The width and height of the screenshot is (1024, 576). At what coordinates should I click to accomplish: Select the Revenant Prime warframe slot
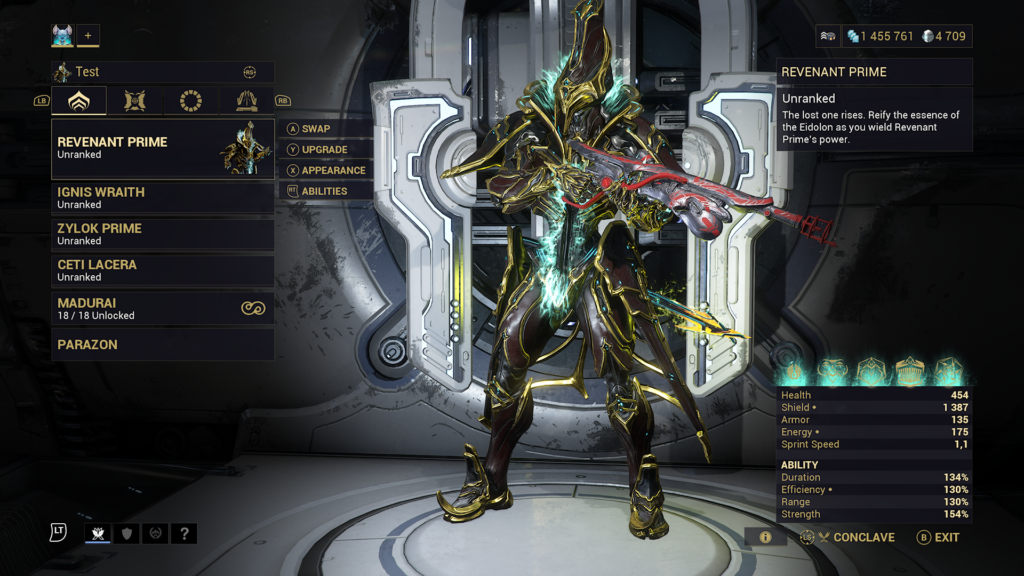coord(163,148)
